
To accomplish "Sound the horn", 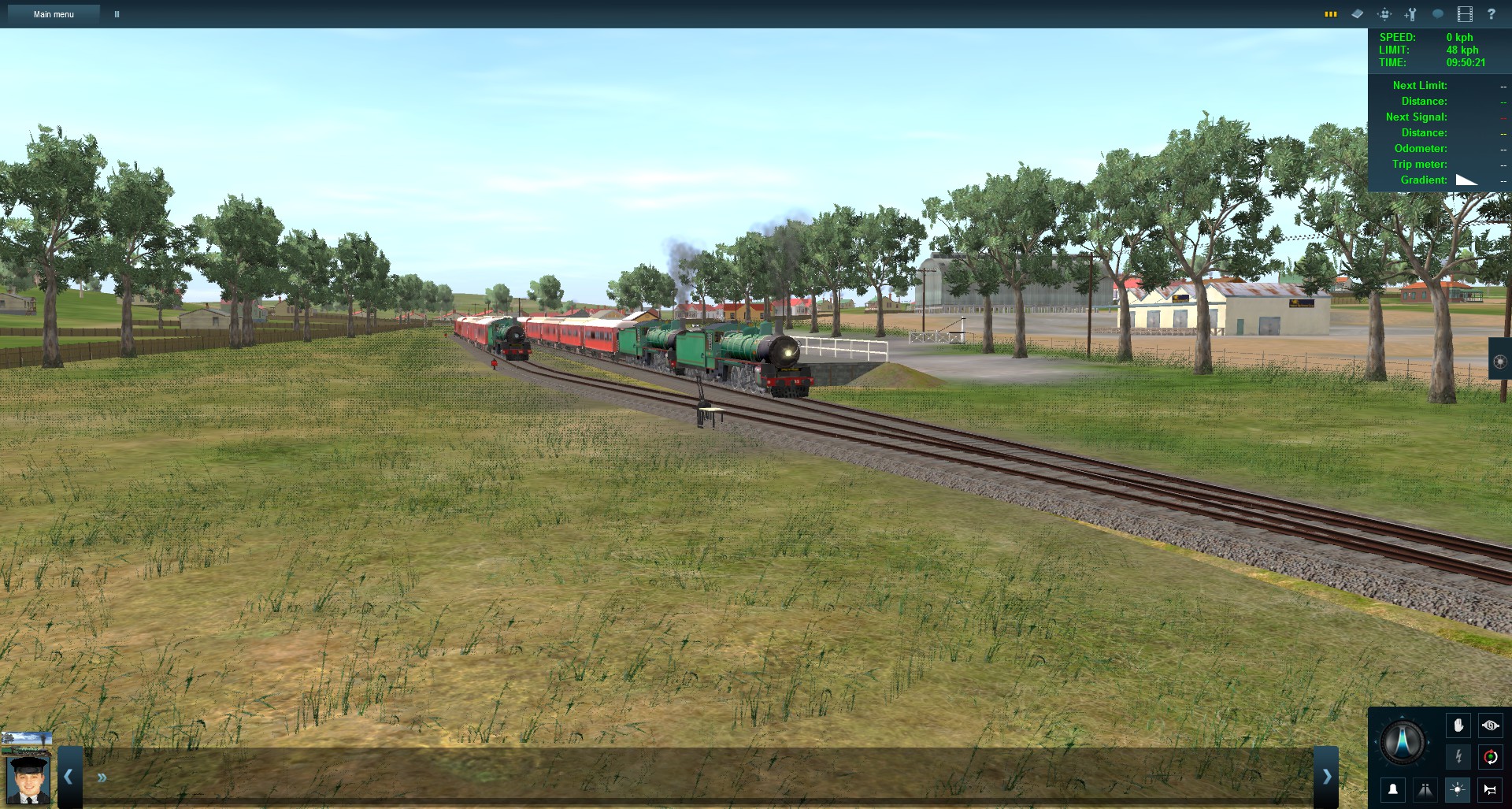I will [1491, 789].
